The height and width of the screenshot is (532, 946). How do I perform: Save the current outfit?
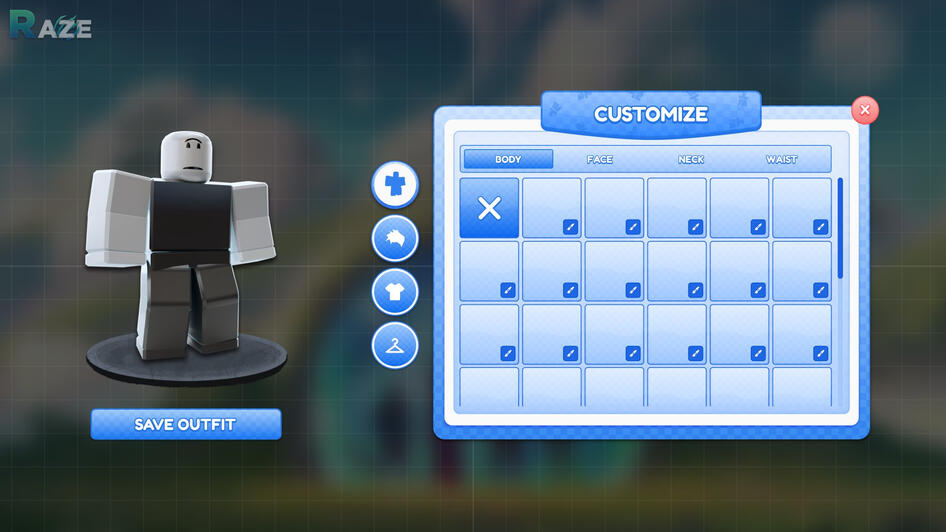[185, 424]
